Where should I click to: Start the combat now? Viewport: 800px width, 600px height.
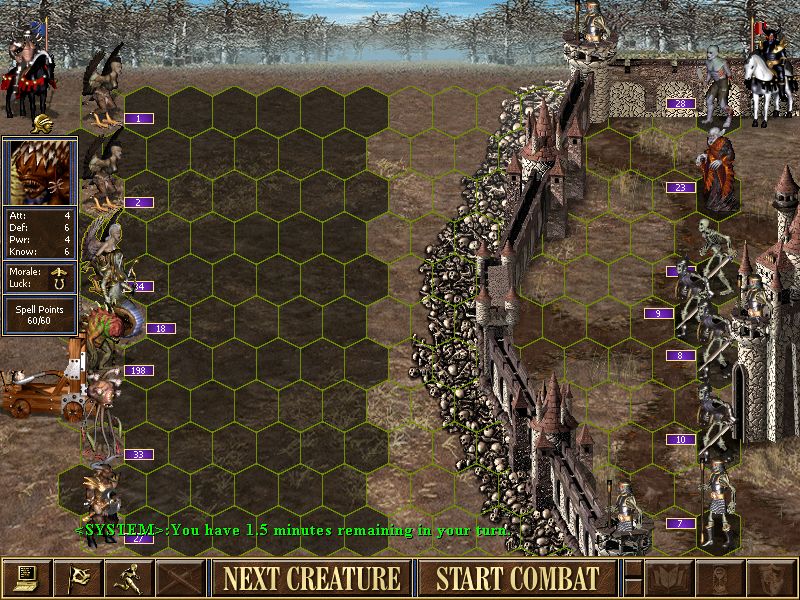[517, 578]
